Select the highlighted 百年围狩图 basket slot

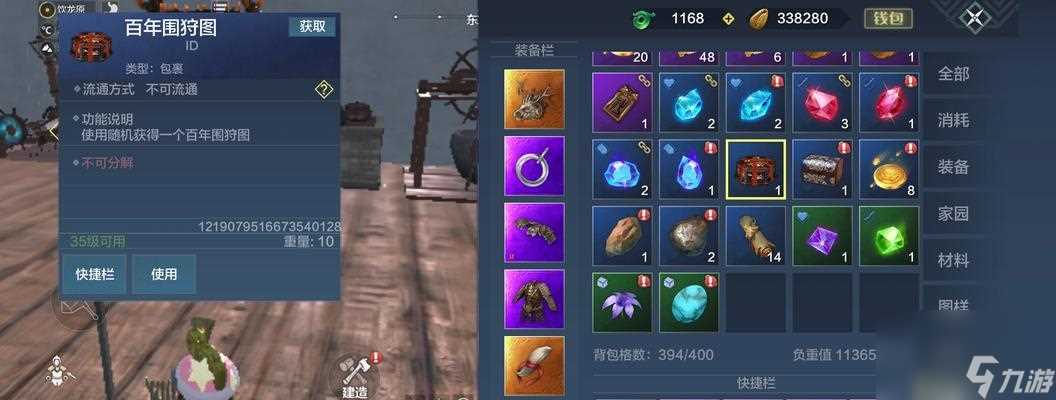(x=755, y=169)
